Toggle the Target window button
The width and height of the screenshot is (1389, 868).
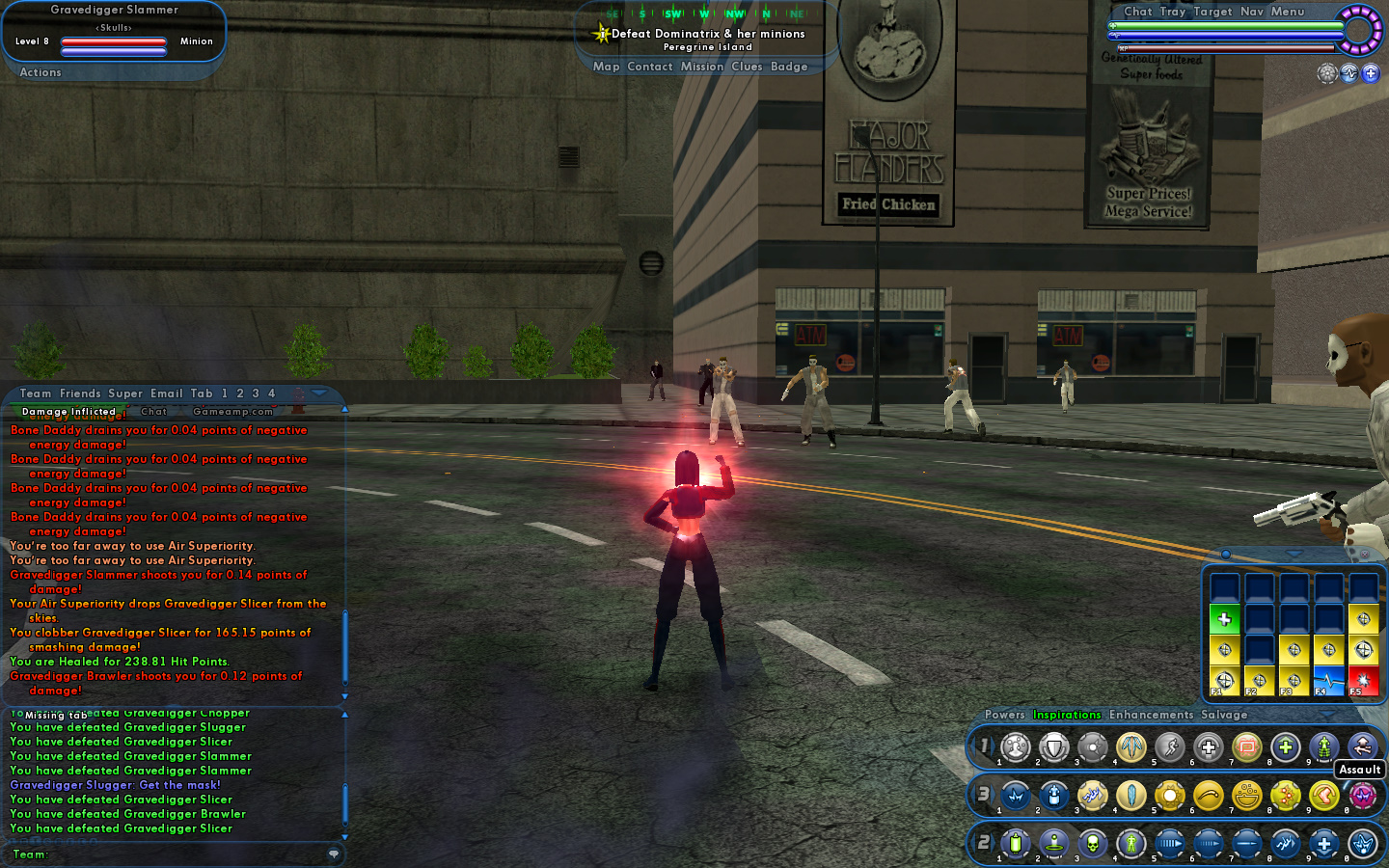tap(1212, 12)
